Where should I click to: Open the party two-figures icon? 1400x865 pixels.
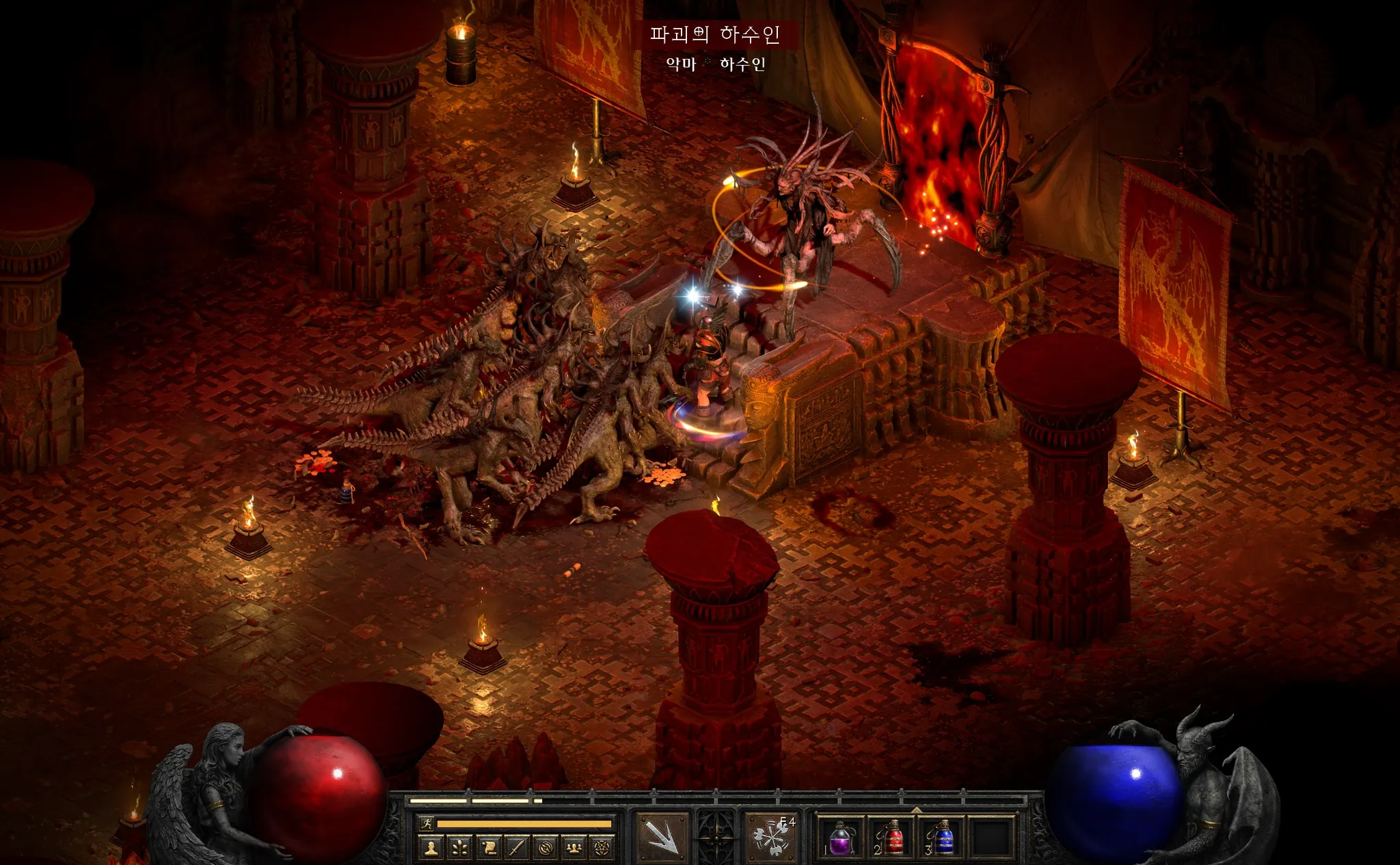click(x=574, y=848)
